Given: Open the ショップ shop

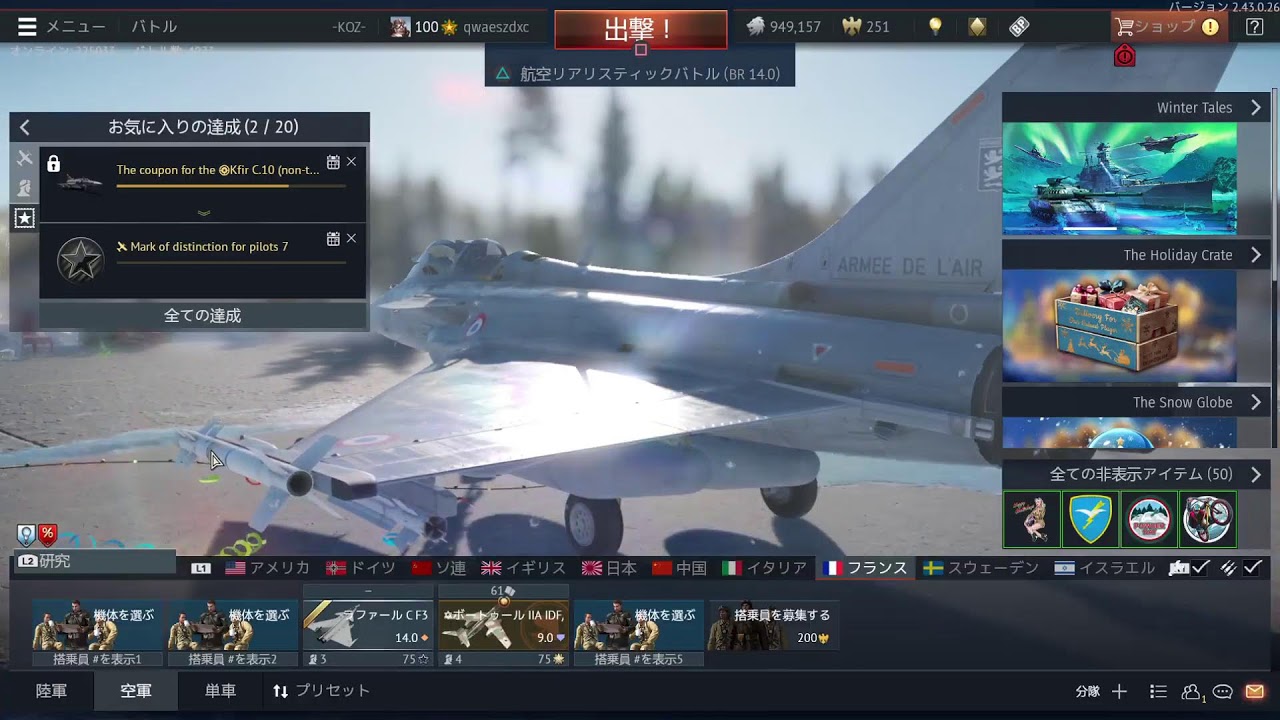Looking at the screenshot, I should (x=1168, y=27).
